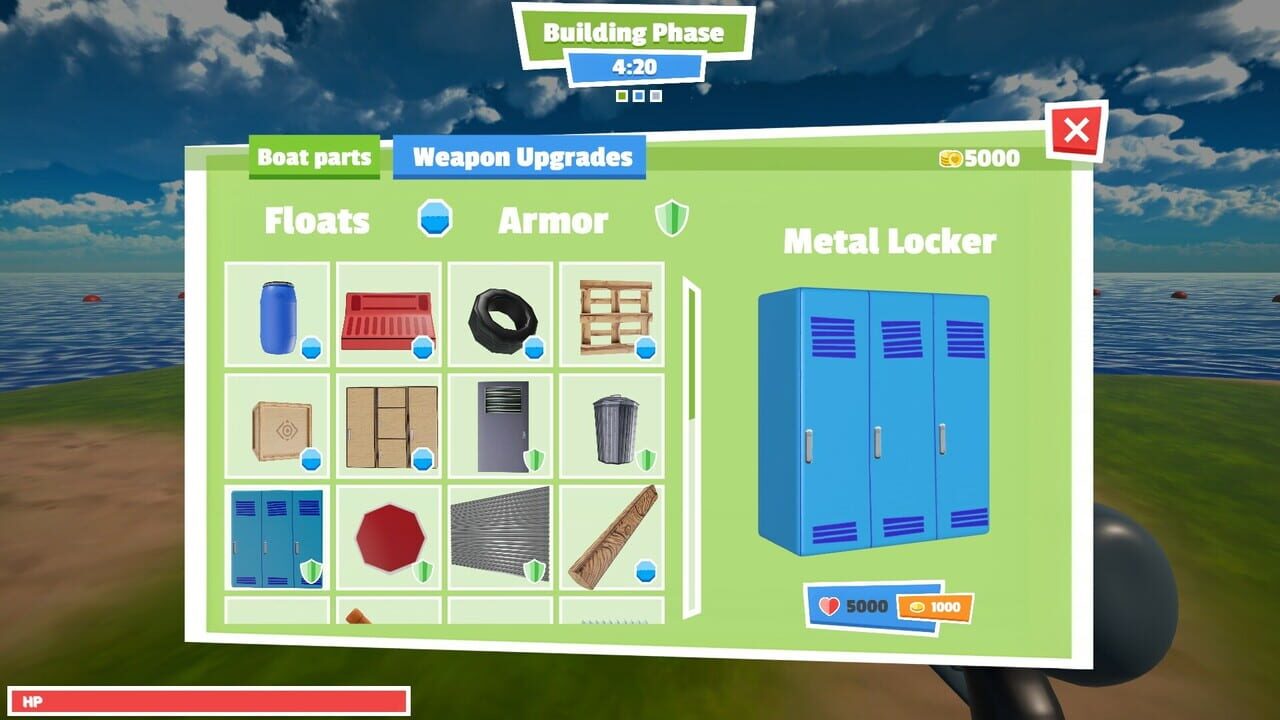The width and height of the screenshot is (1280, 720).
Task: Select the red stop sign armor item
Action: 389,535
